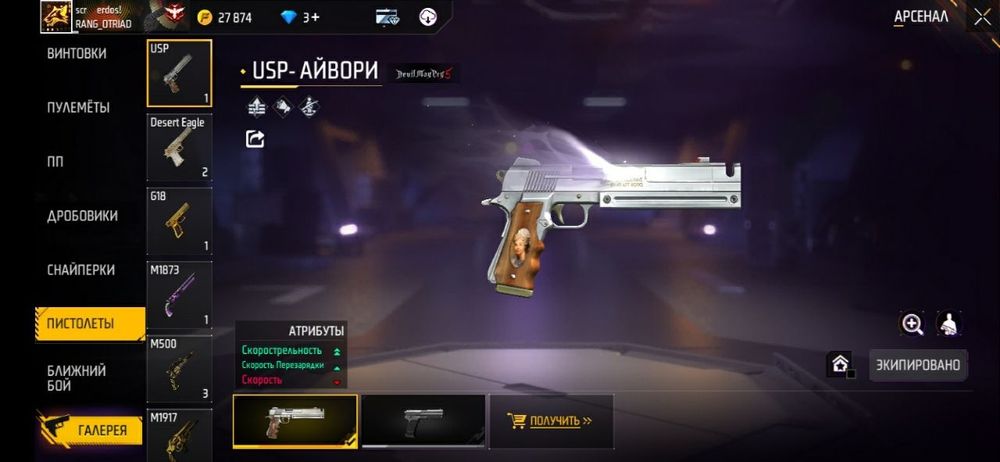This screenshot has height=462, width=1000.
Task: Switch to Снайперки category
Action: (x=80, y=270)
